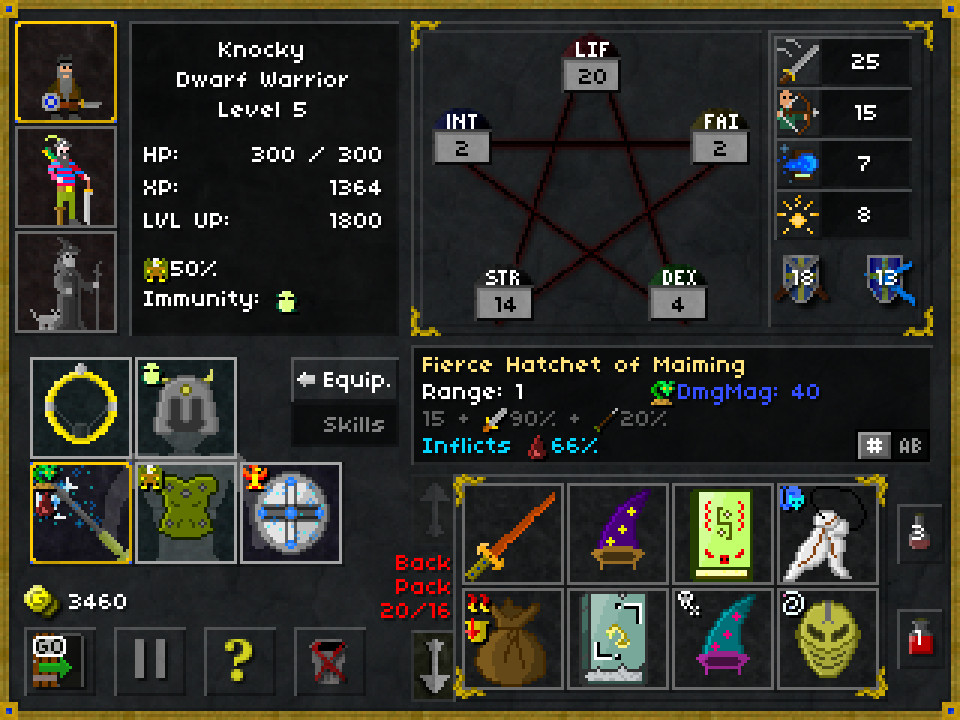Switch to the Skills tab

pyautogui.click(x=344, y=425)
